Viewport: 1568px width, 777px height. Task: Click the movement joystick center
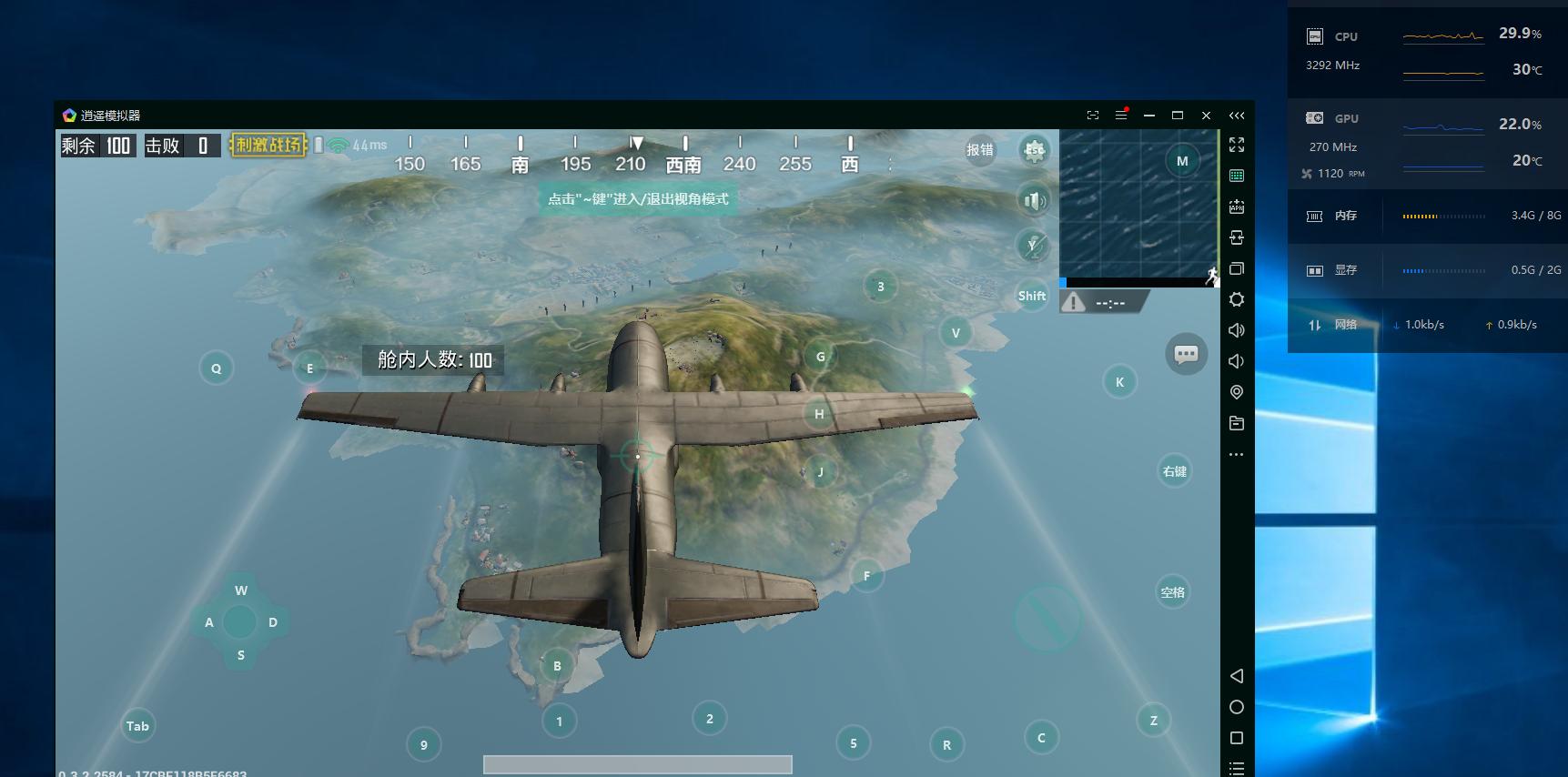(240, 622)
